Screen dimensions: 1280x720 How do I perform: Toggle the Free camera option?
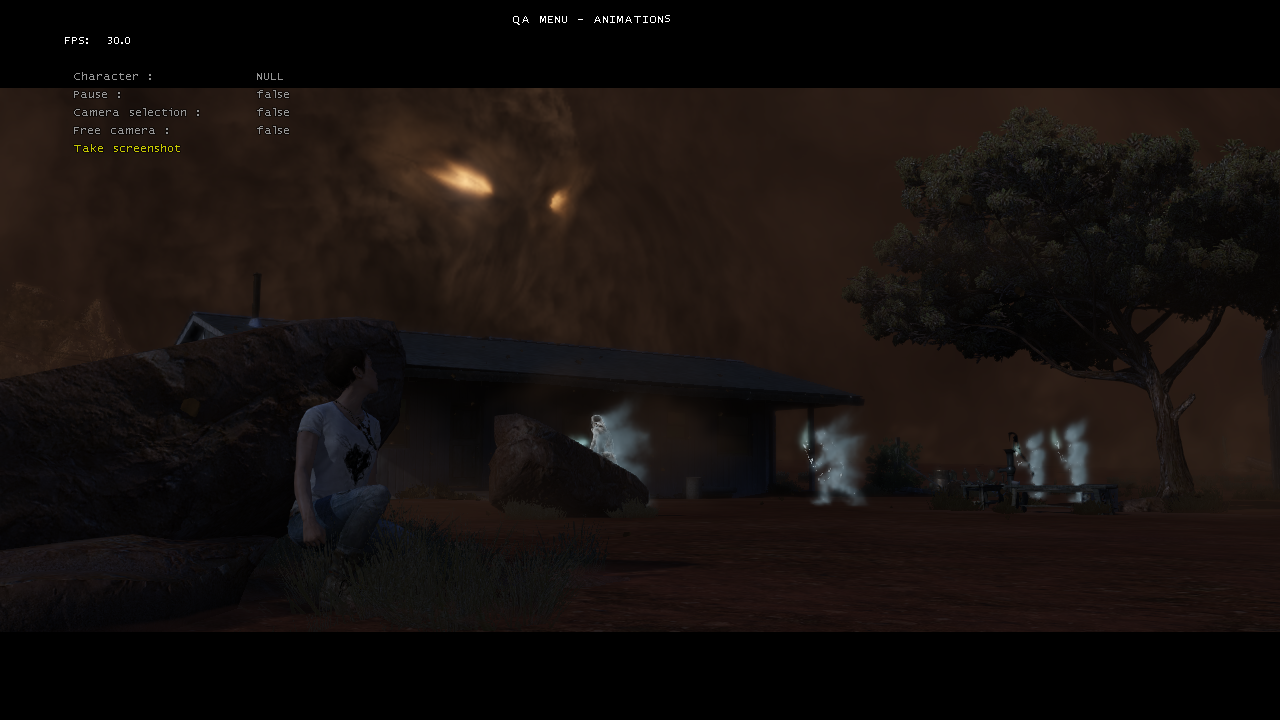[x=121, y=131]
